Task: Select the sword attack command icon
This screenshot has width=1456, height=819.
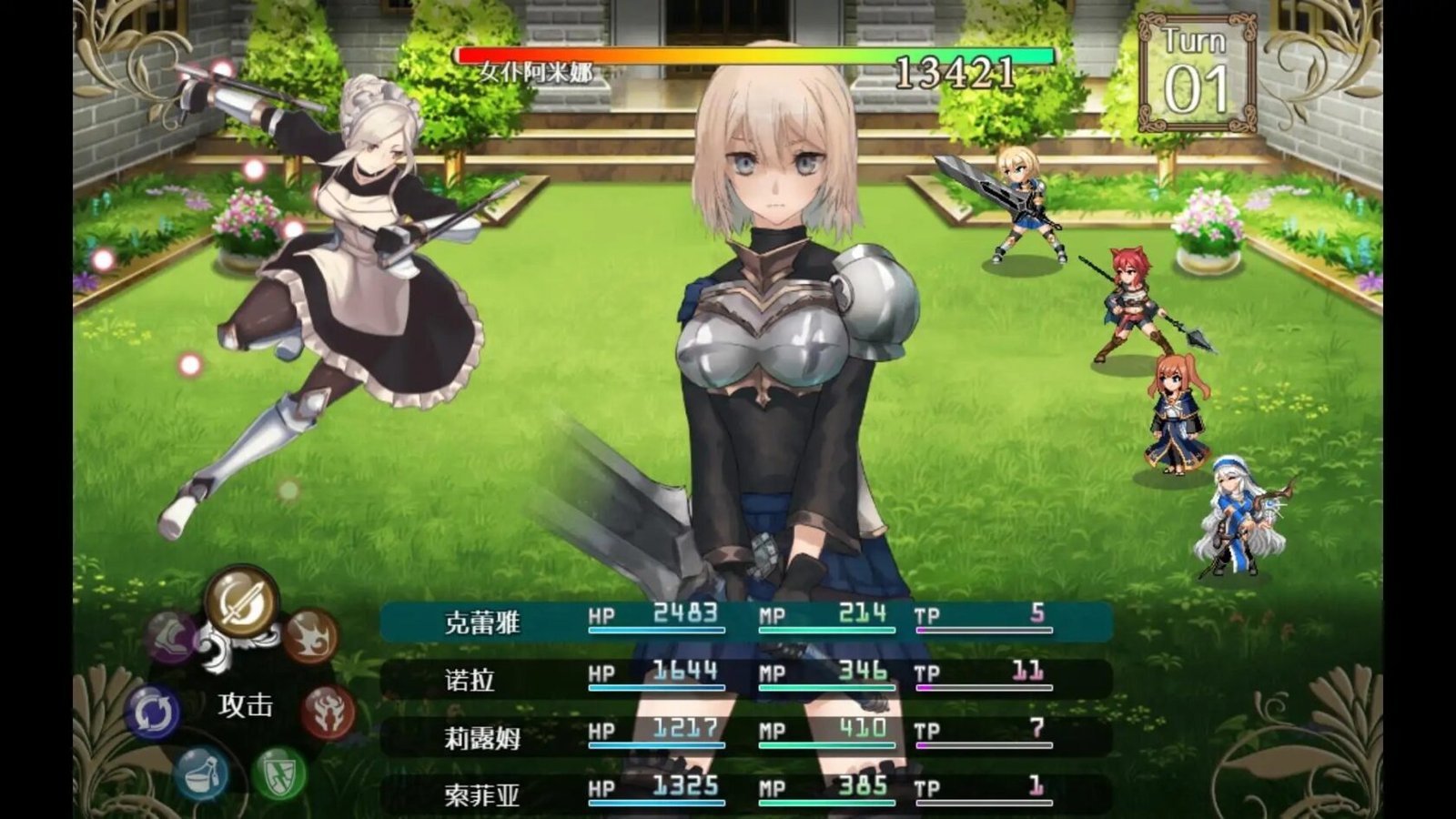Action: (x=241, y=601)
